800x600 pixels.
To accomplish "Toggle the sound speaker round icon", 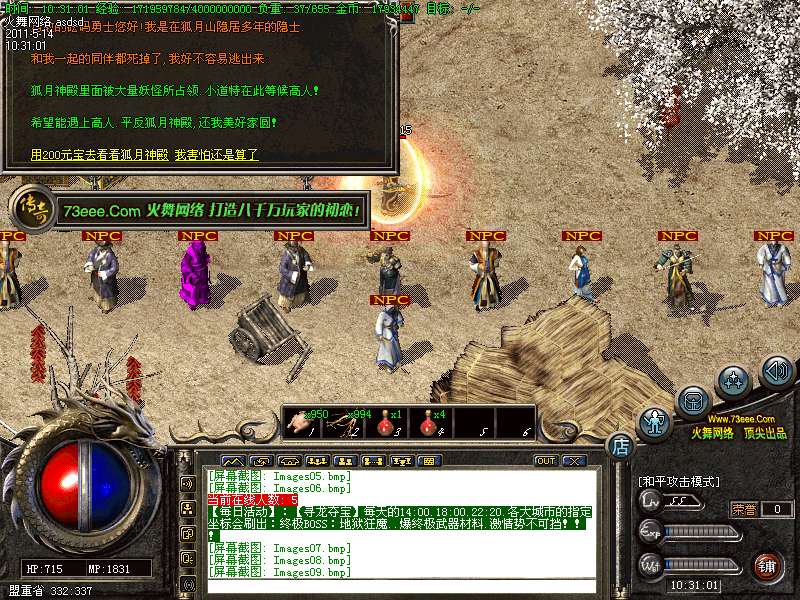I will tap(776, 371).
